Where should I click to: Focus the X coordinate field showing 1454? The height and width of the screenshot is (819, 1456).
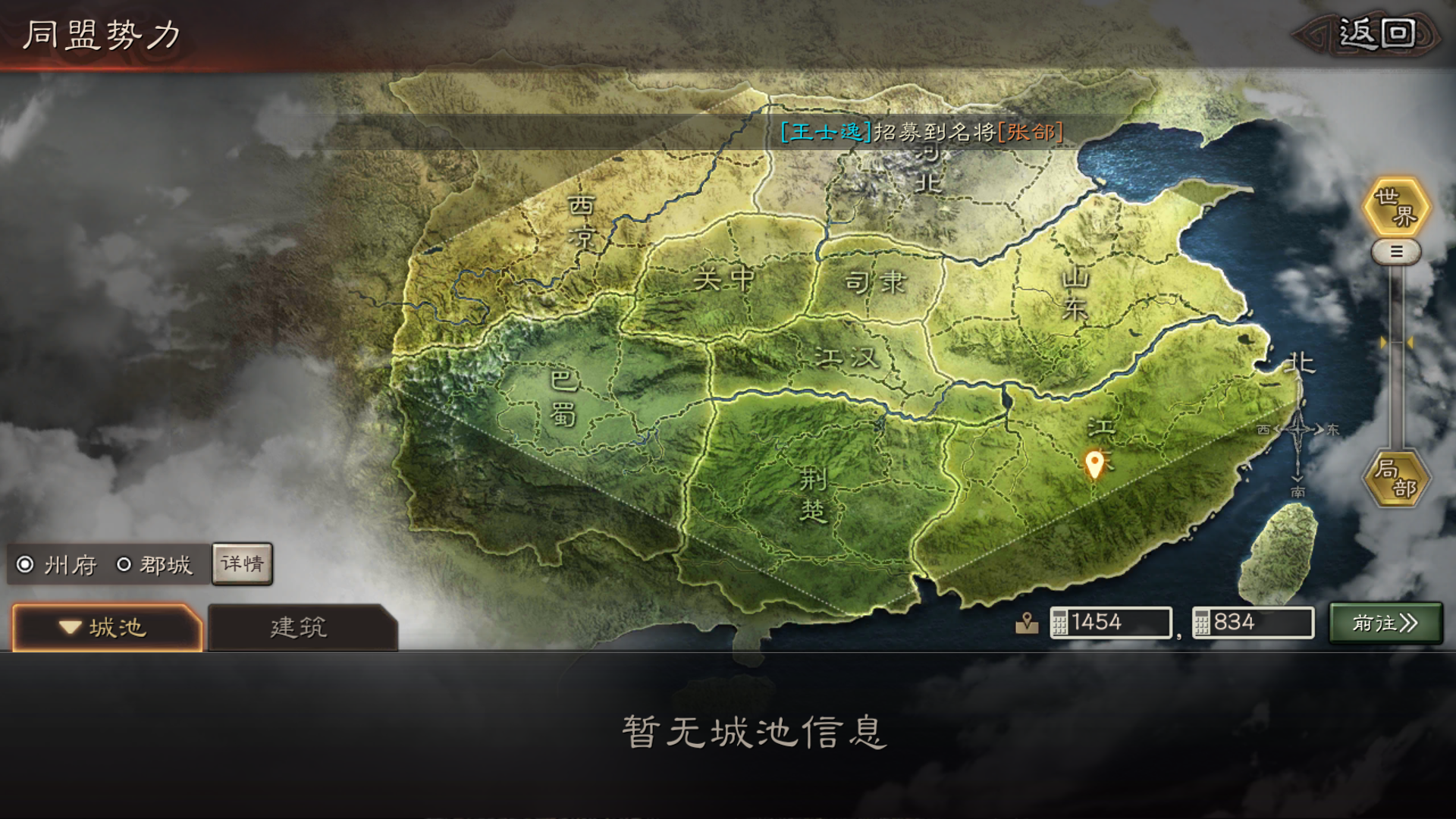(1111, 623)
